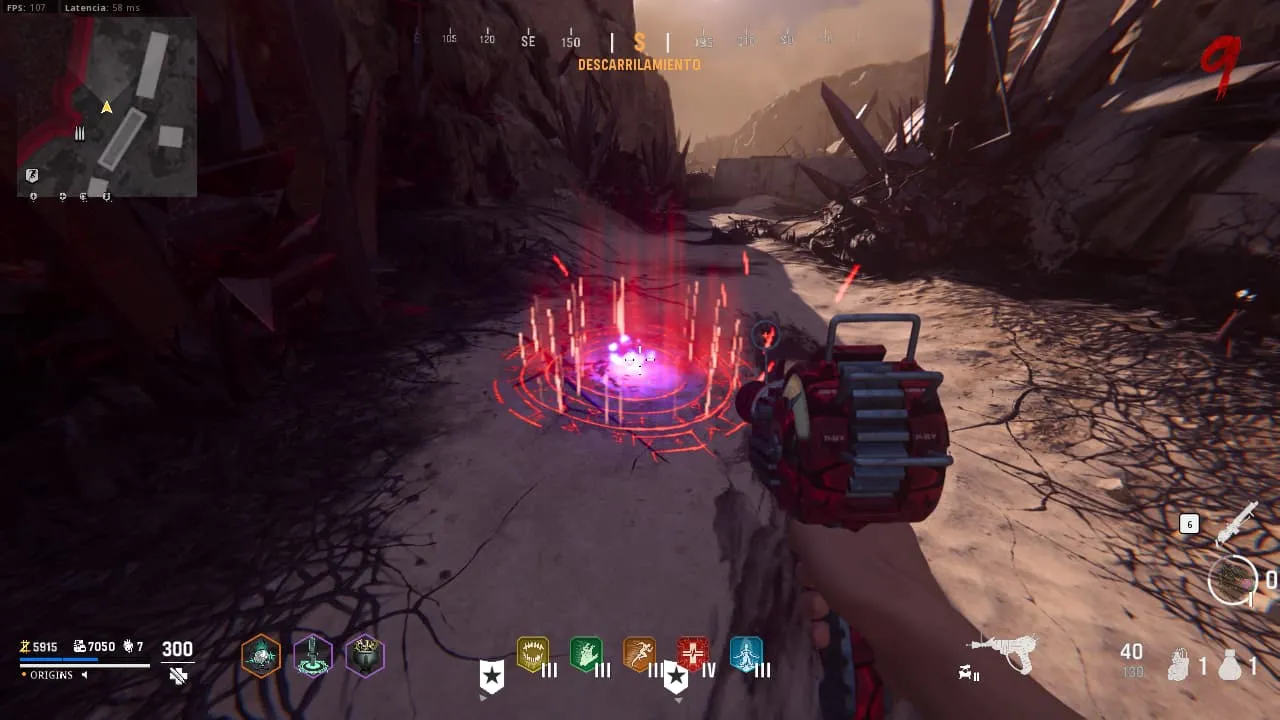The width and height of the screenshot is (1280, 720).
Task: Select the green perk icon
Action: point(586,654)
